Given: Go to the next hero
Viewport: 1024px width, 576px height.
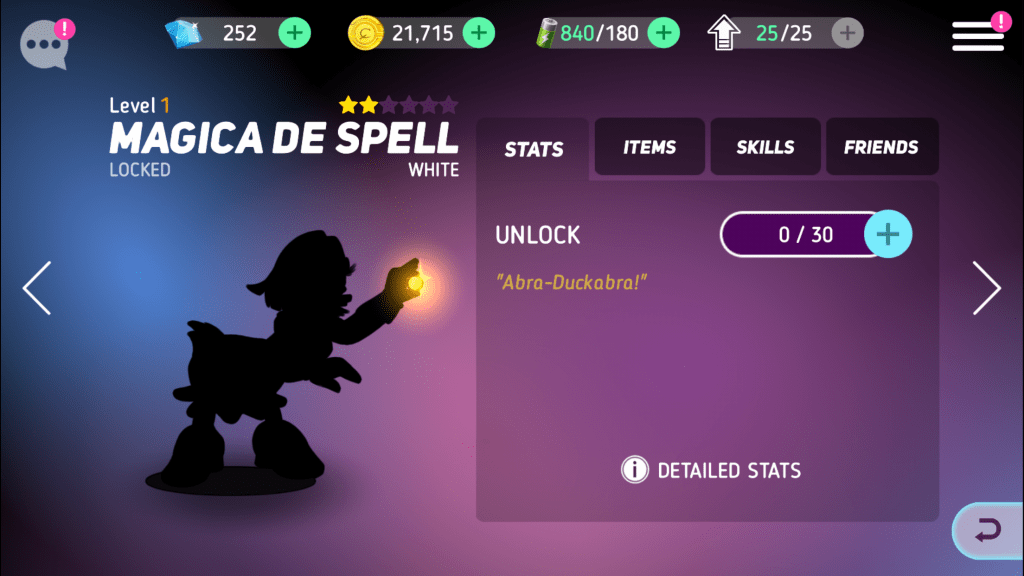Looking at the screenshot, I should coord(986,288).
